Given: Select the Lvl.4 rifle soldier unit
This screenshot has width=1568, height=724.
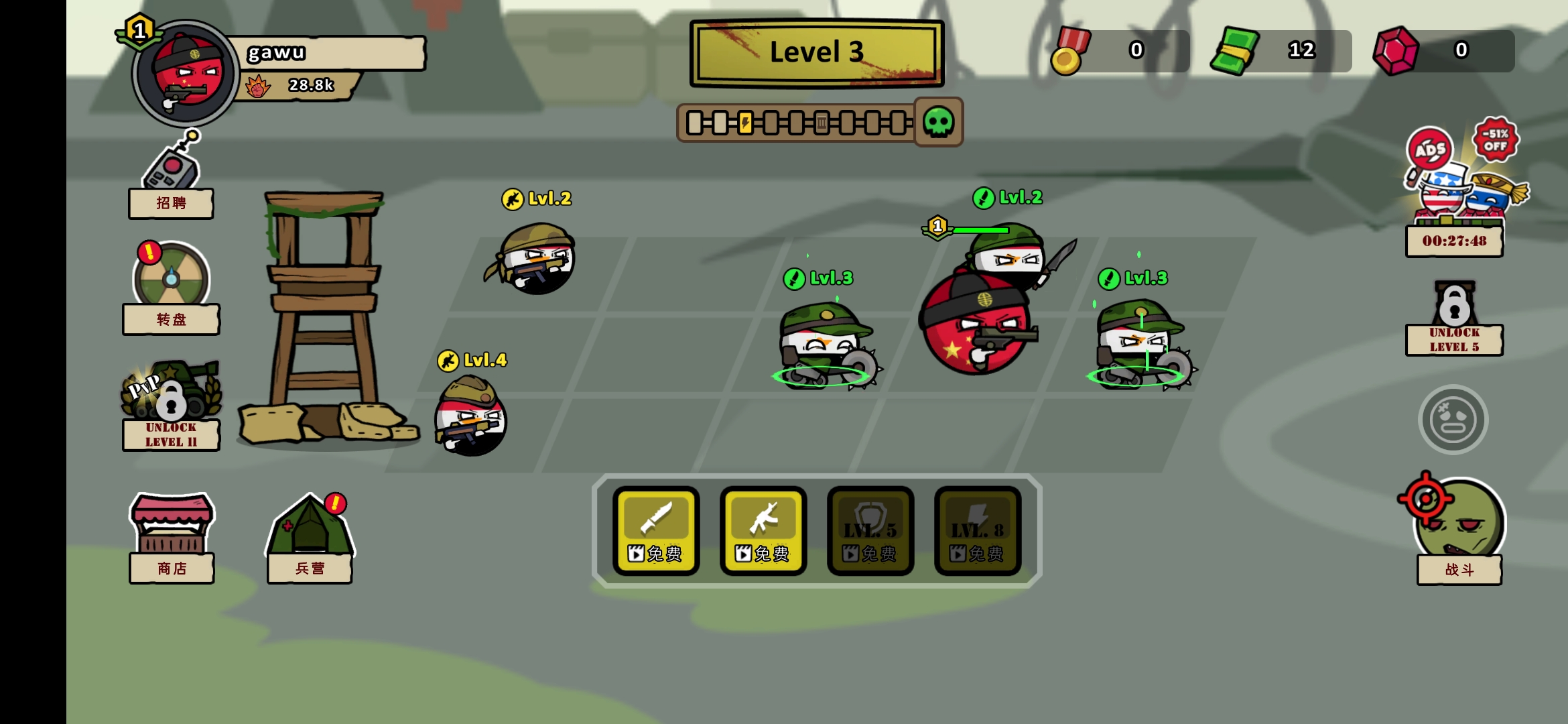Looking at the screenshot, I should click(471, 417).
